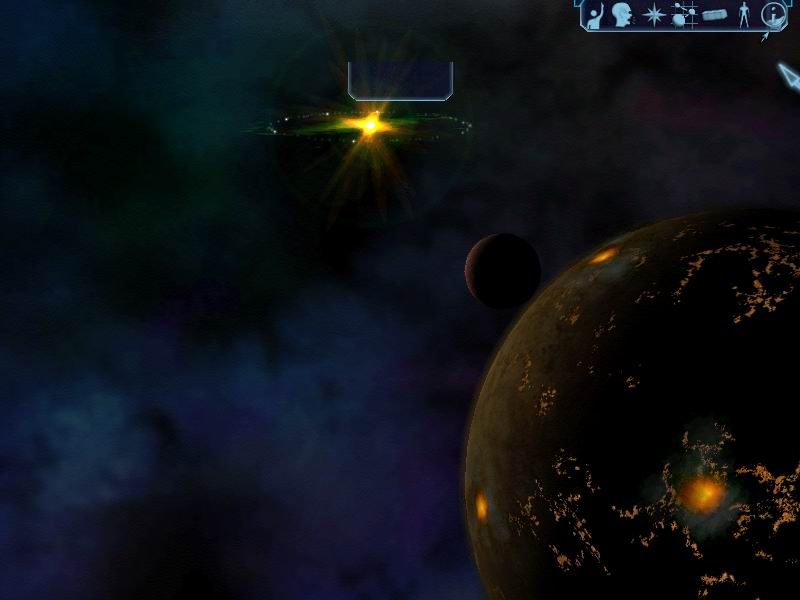This screenshot has height=600, width=800.
Task: Open the planets grid map icon
Action: (x=684, y=15)
